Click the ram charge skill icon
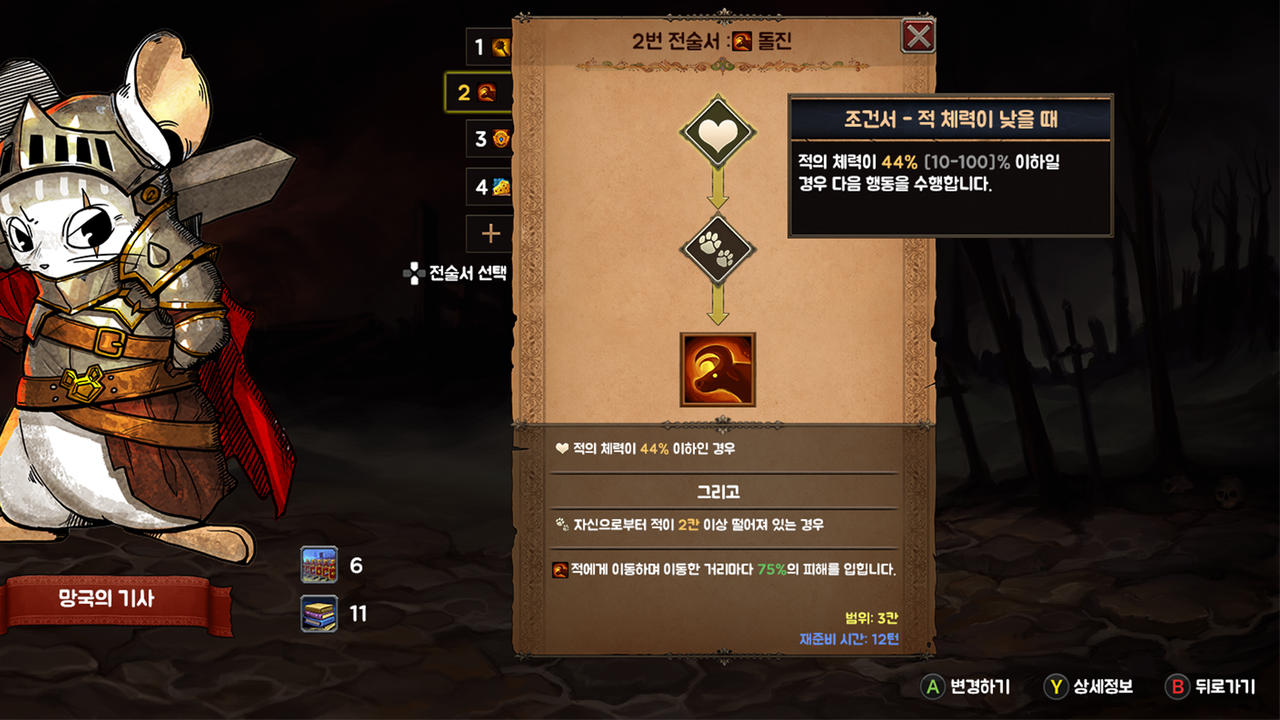The height and width of the screenshot is (720, 1280). point(717,370)
